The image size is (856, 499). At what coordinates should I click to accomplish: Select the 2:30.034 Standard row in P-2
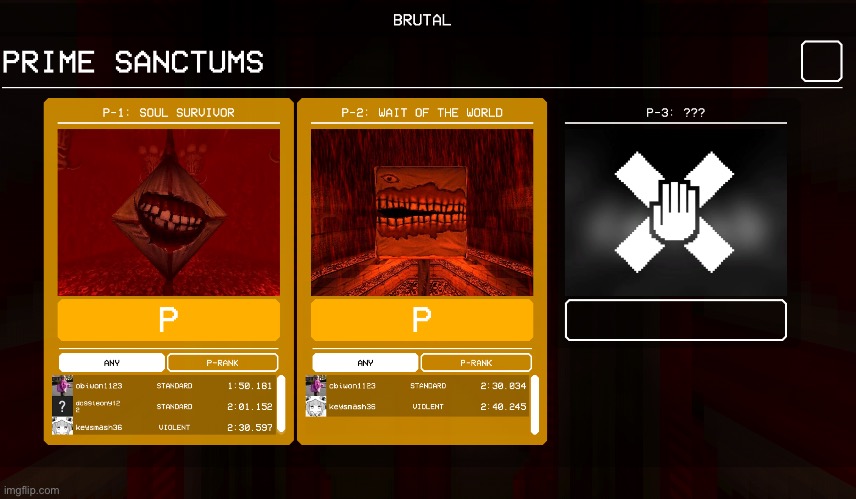(x=415, y=386)
